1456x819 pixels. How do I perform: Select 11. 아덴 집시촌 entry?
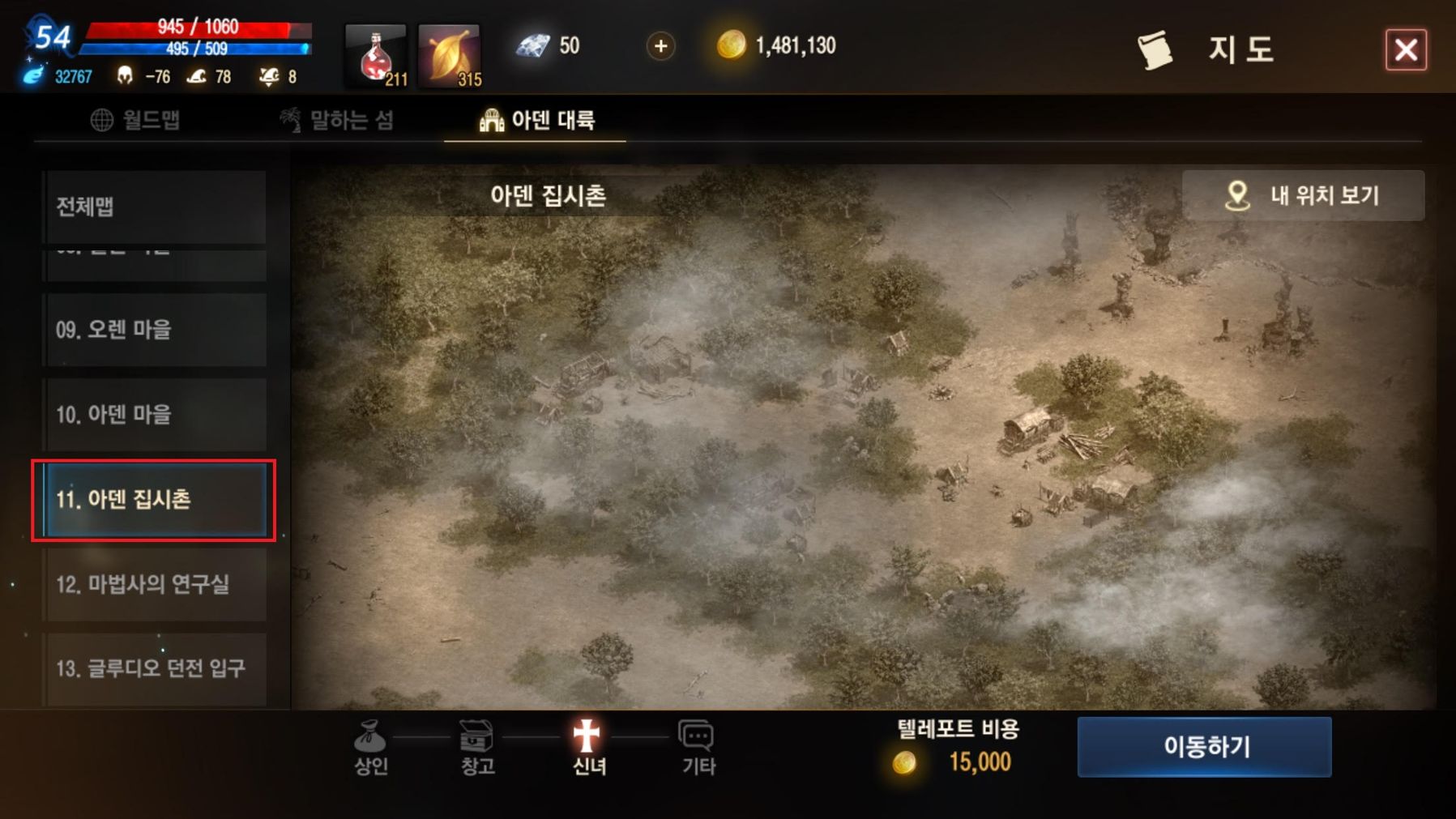(x=155, y=499)
